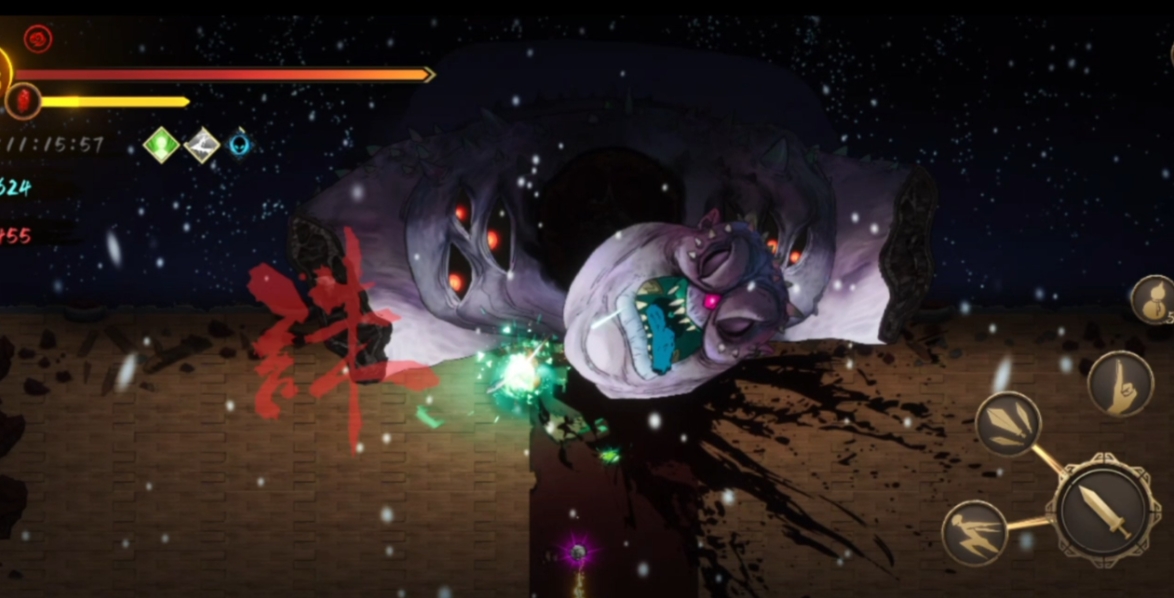Viewport: 1174px width, 598px height.
Task: Select the green diamond buff icon
Action: click(161, 145)
